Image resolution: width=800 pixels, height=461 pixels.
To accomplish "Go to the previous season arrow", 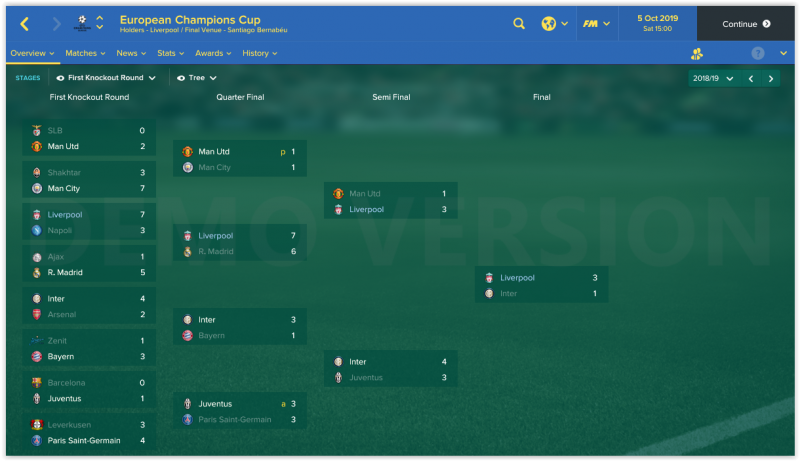I will pyautogui.click(x=750, y=78).
